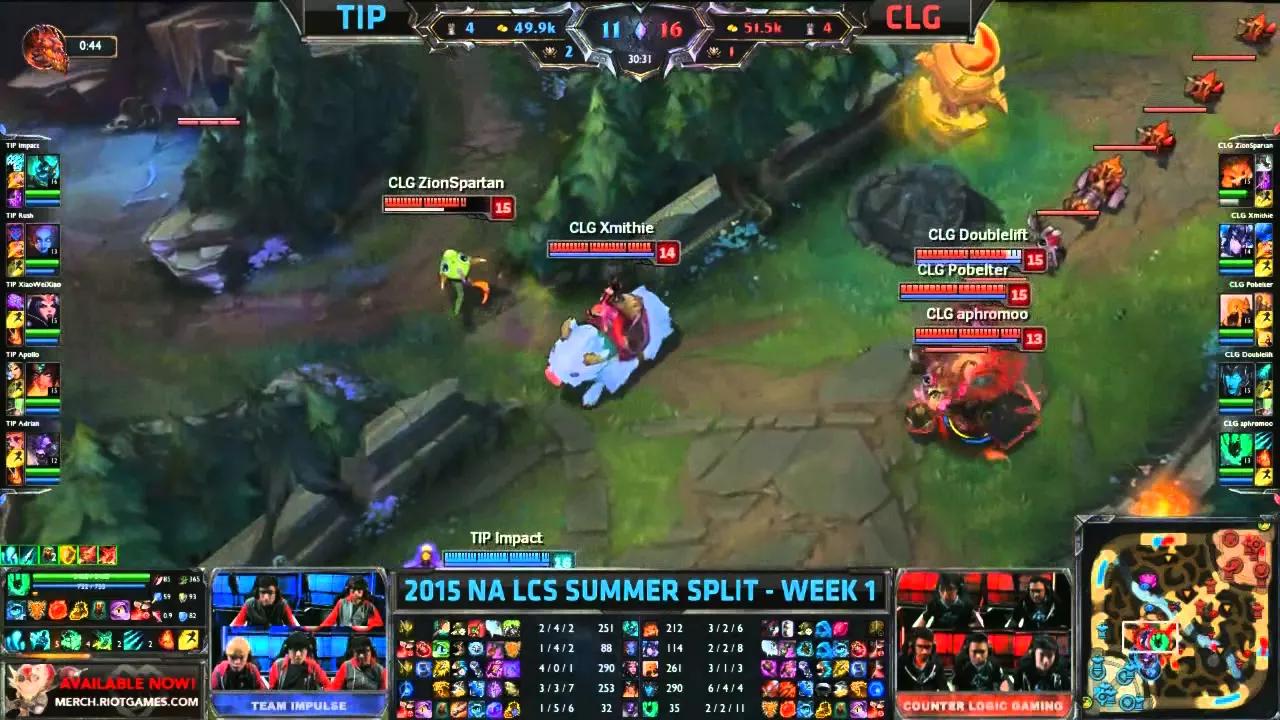Viewport: 1280px width, 720px height.
Task: Click the green health bar of the spectated champion
Action: (x=88, y=576)
